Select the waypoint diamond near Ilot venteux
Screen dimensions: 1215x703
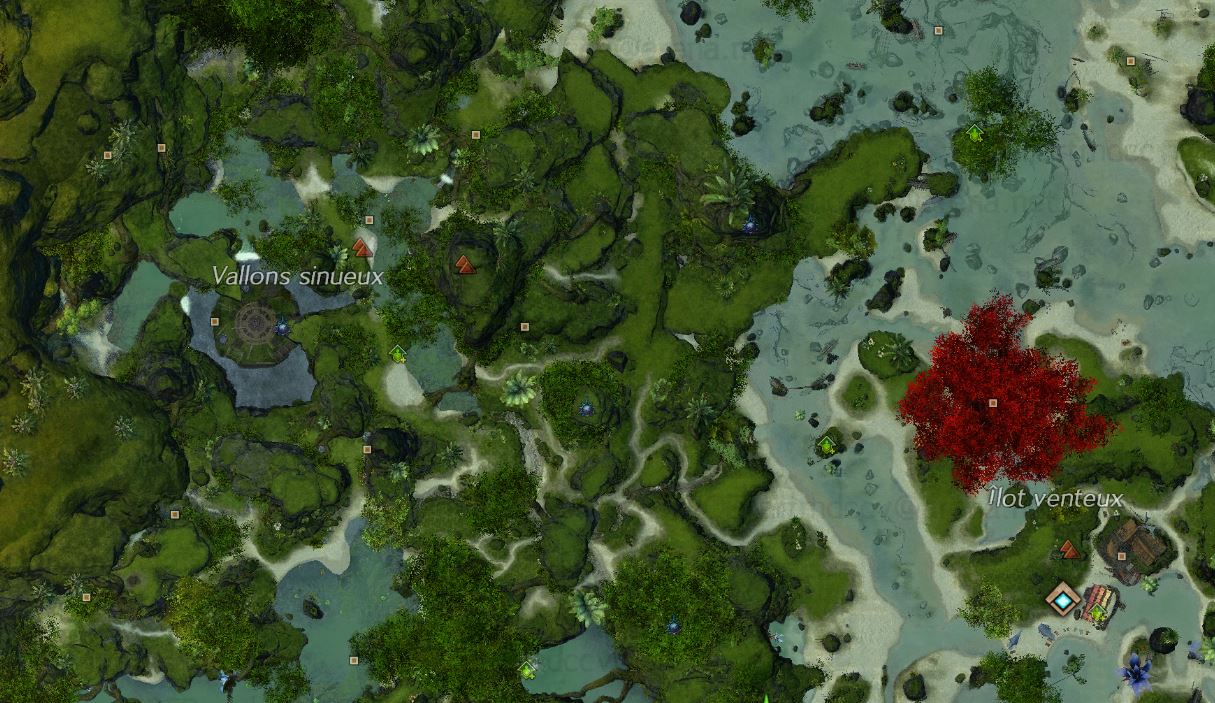pyautogui.click(x=1062, y=599)
